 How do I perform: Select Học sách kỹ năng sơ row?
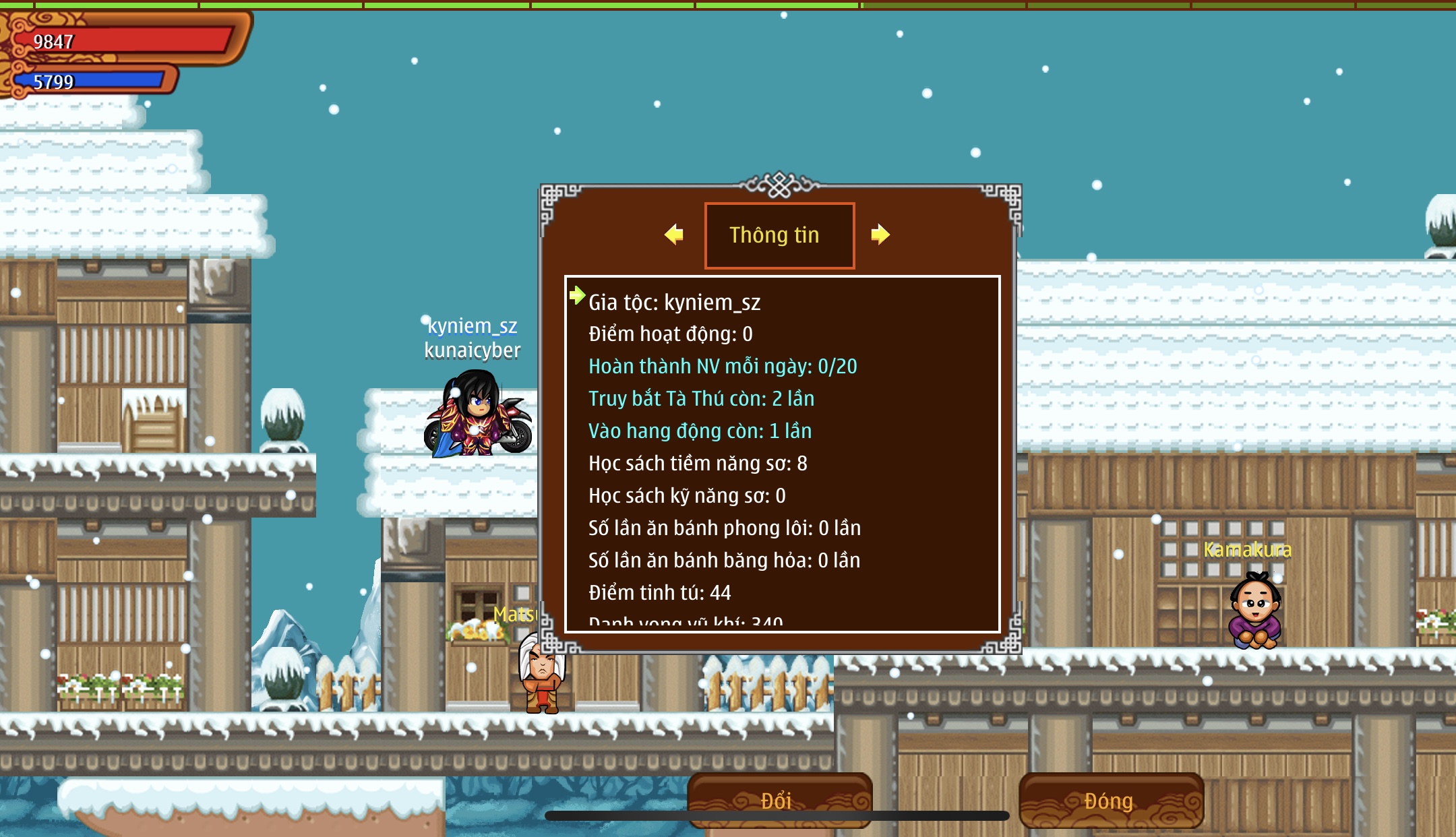687,496
